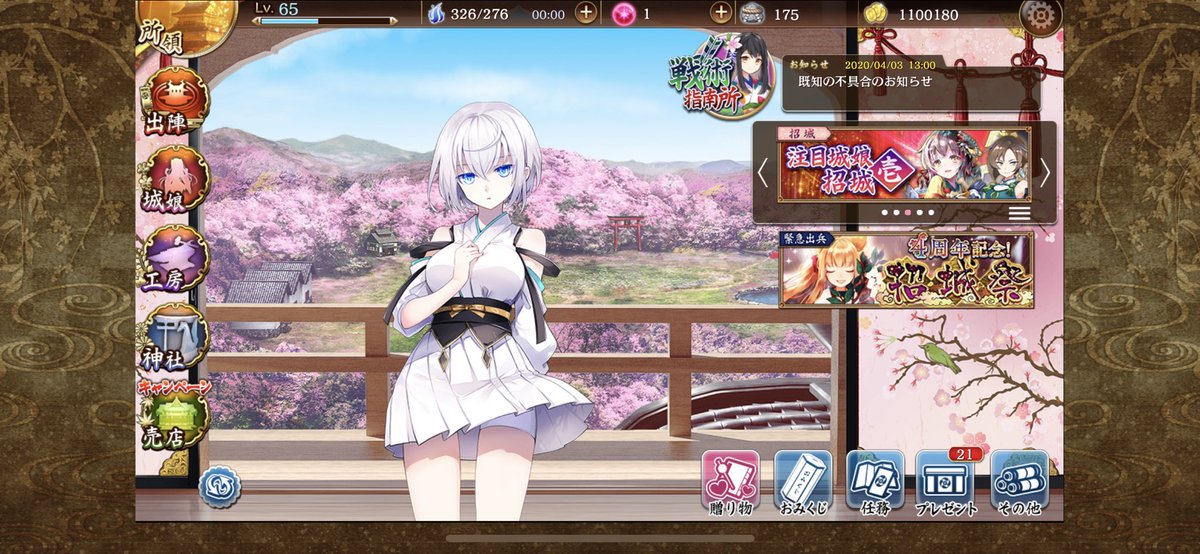Tap the round swirl button beside the character

[220, 487]
